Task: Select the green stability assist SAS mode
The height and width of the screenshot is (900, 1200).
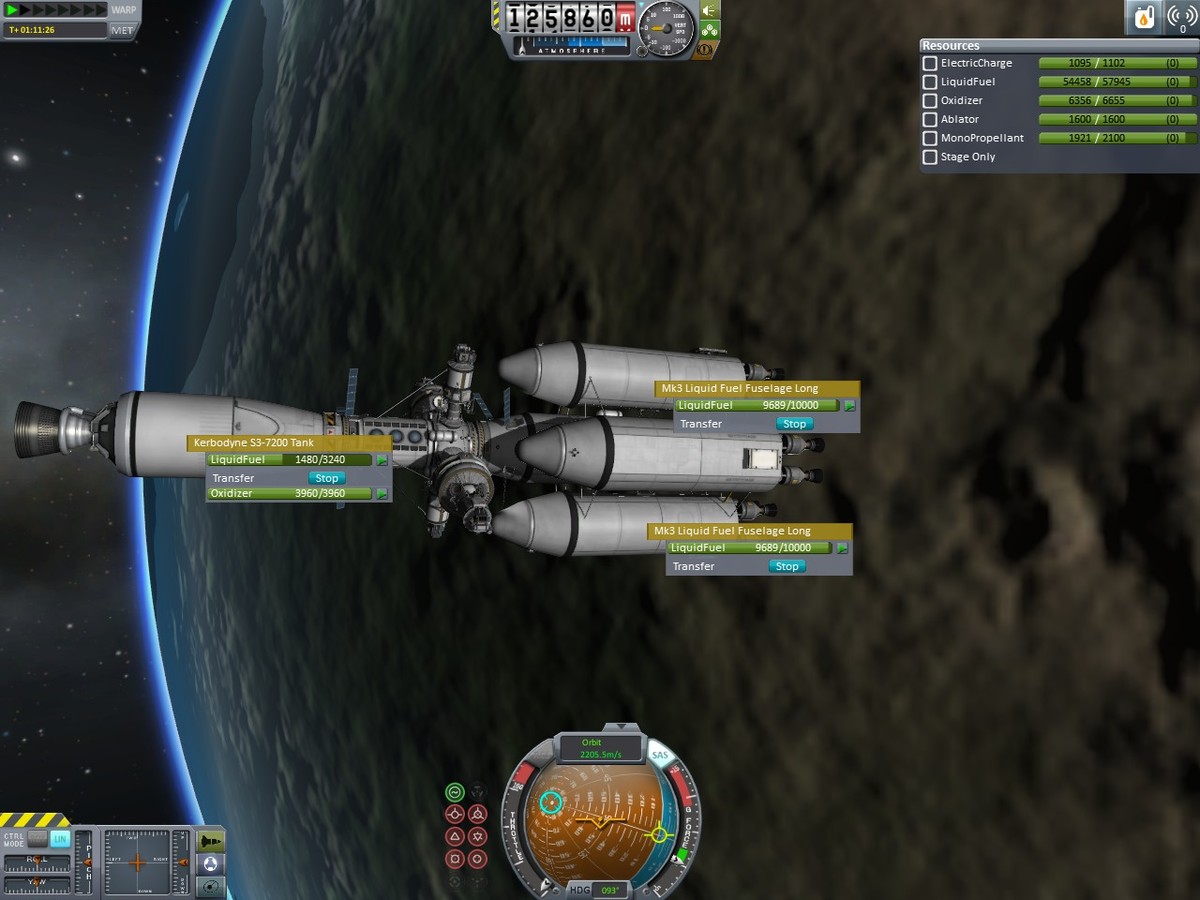Action: pyautogui.click(x=455, y=791)
